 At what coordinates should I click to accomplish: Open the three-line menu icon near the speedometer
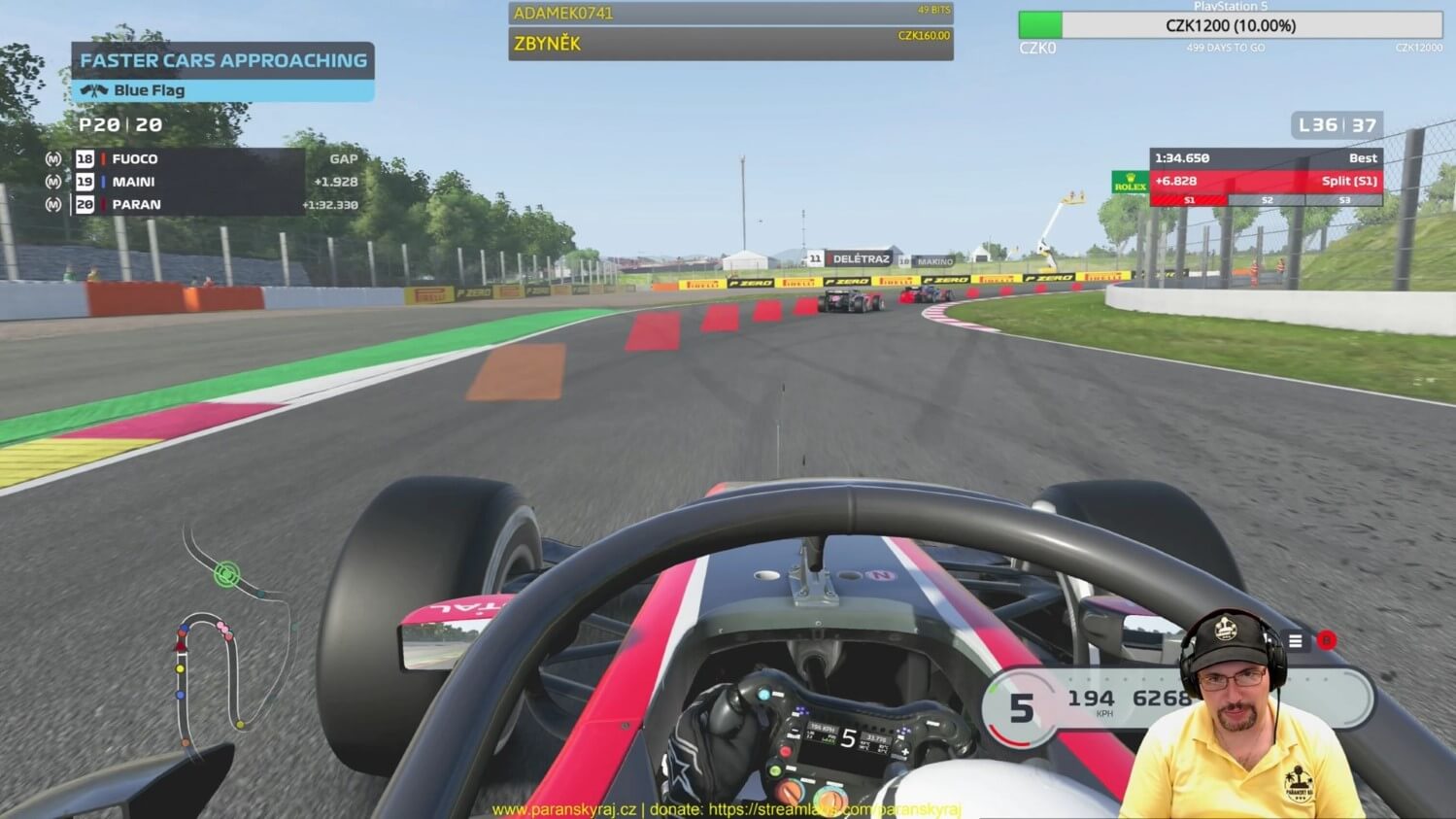tap(1295, 640)
